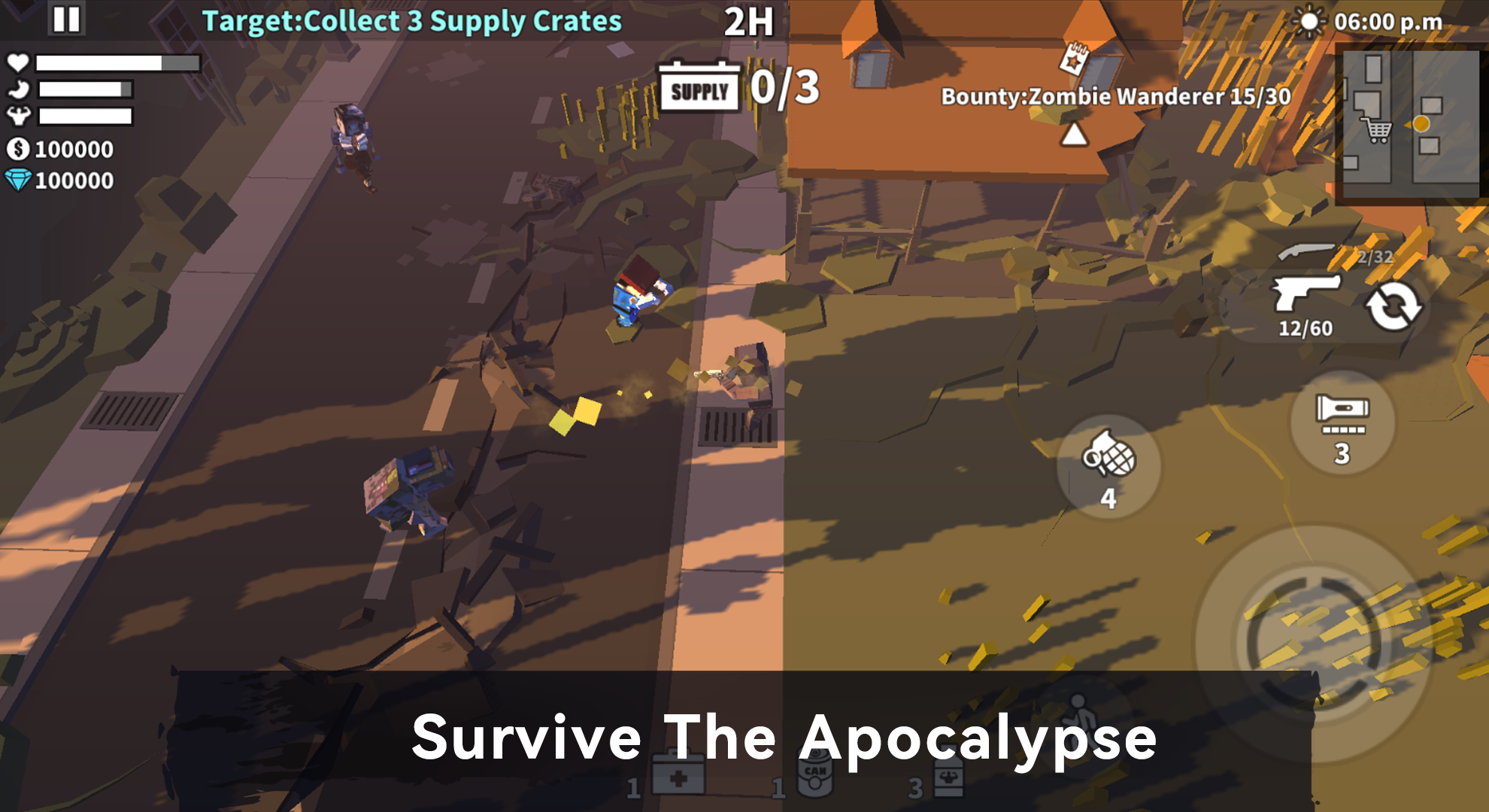The image size is (1489, 812).
Task: Use the first aid kit item
Action: tap(678, 774)
